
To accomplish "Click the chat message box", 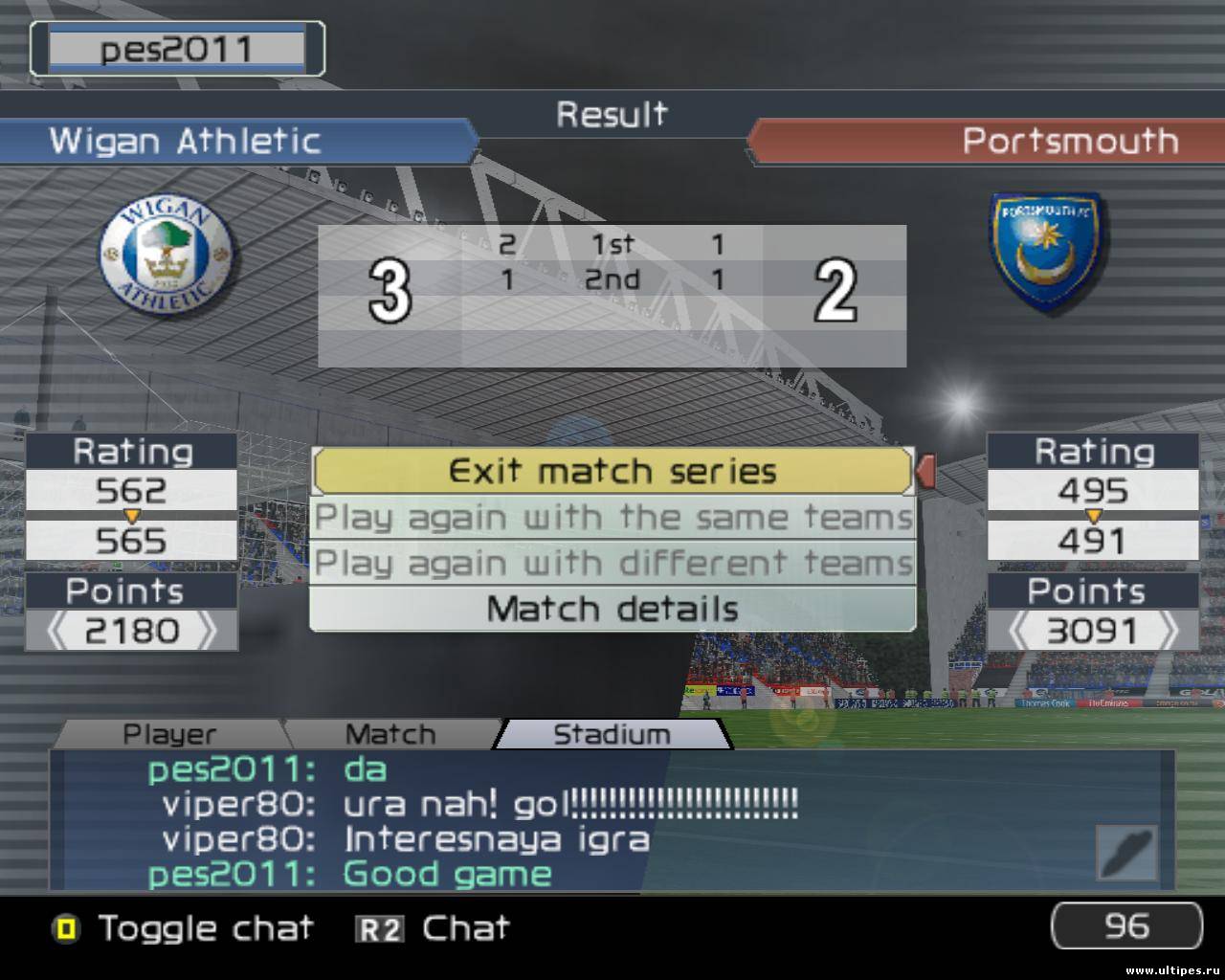I will click(574, 821).
